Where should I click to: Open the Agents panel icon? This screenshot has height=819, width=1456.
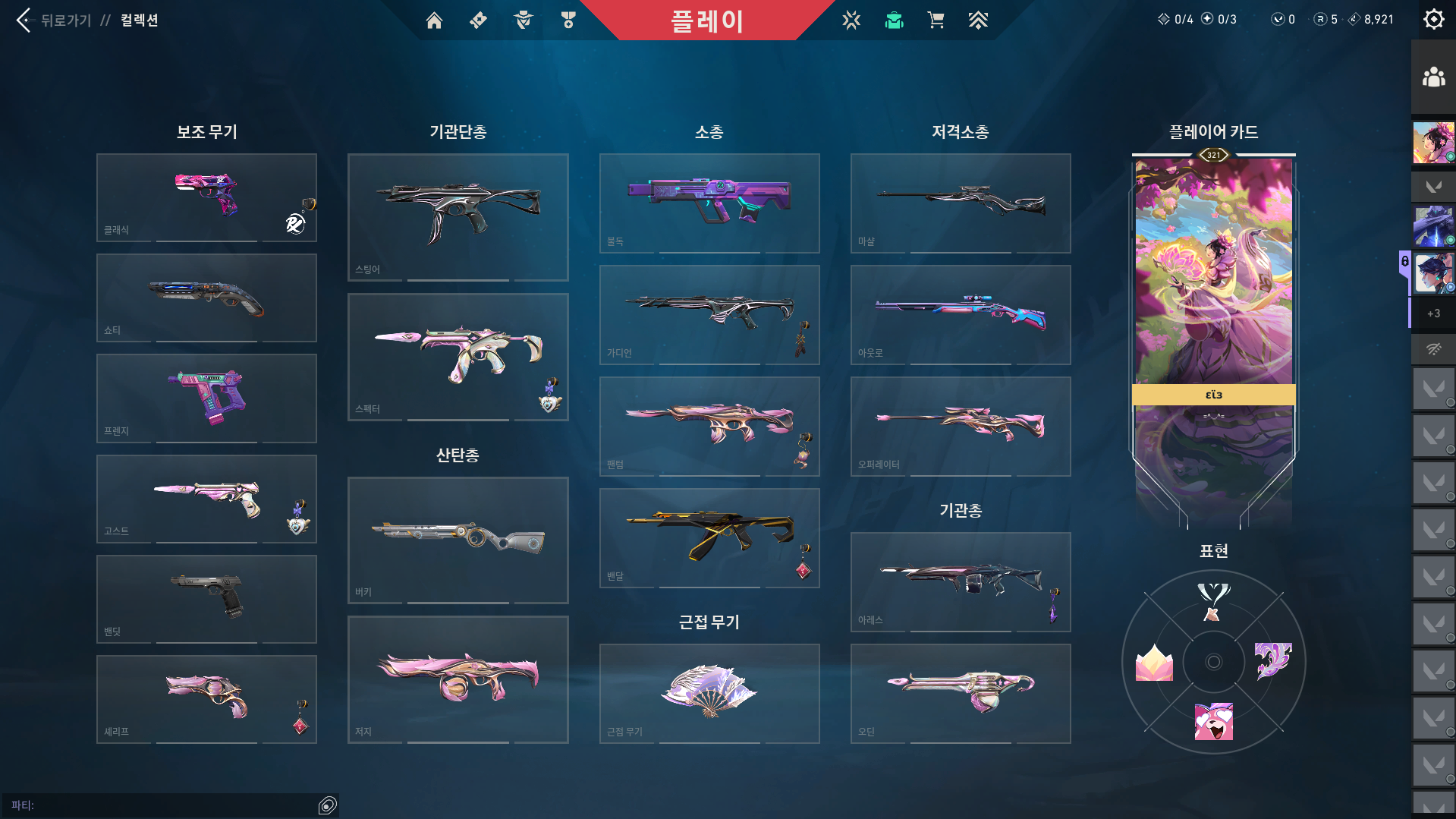tap(521, 20)
